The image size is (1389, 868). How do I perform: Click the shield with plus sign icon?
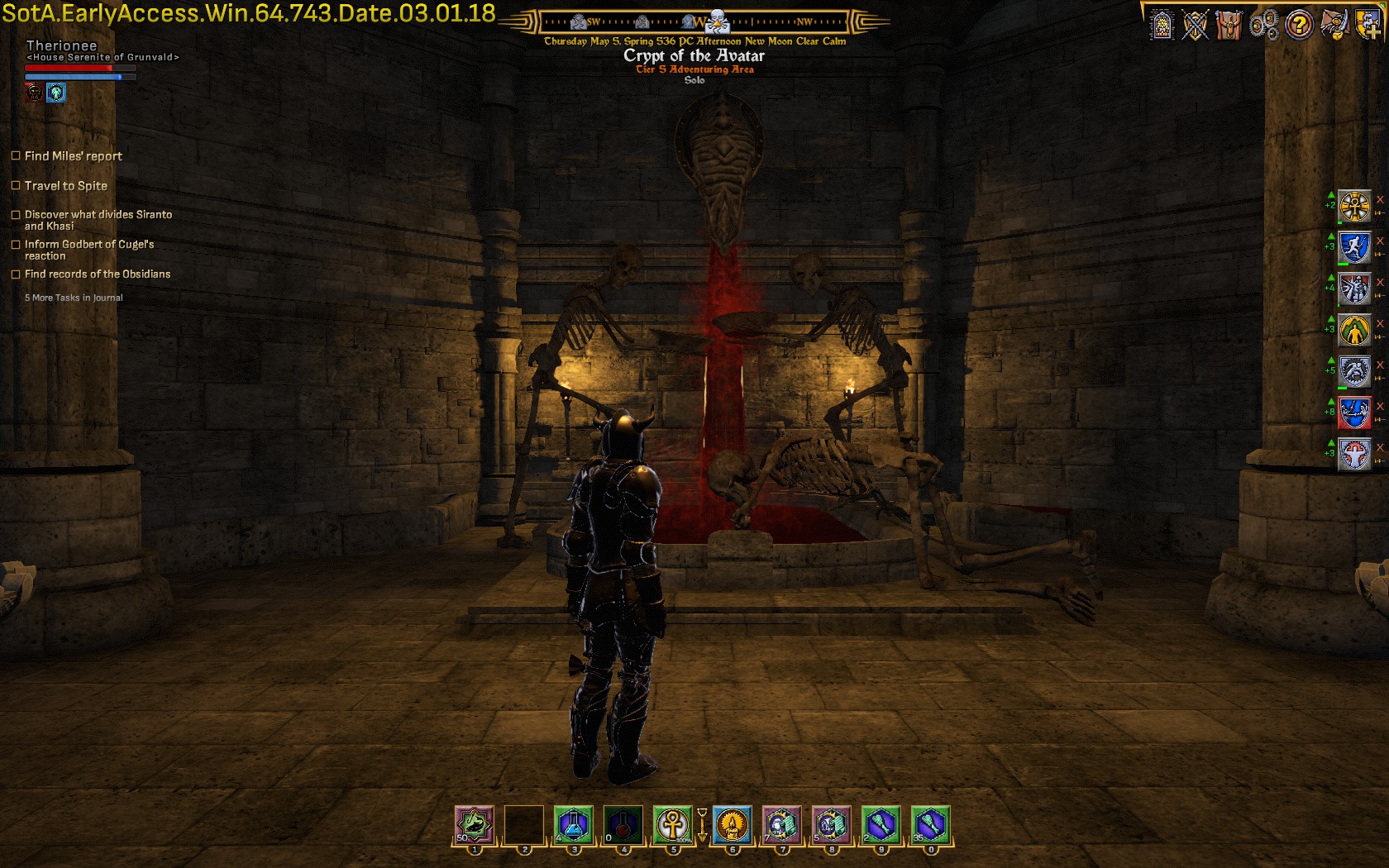pyautogui.click(x=1368, y=24)
